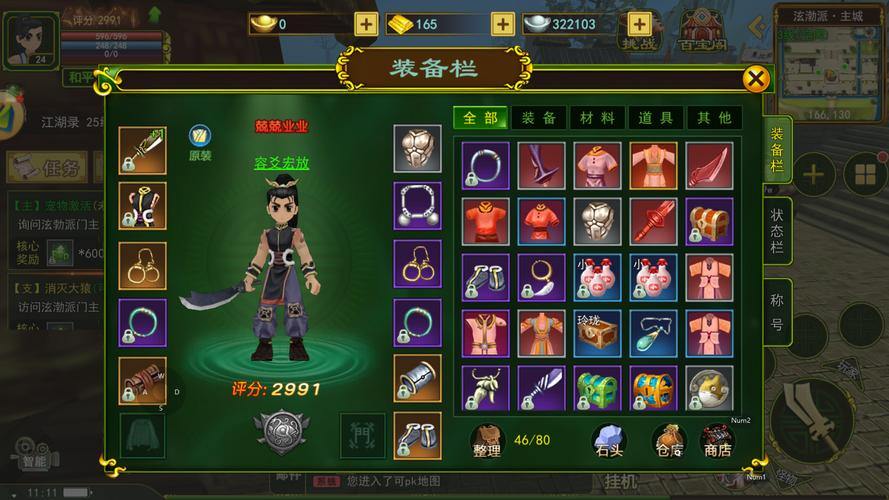Open the 状态栏 status side tab

777,231
